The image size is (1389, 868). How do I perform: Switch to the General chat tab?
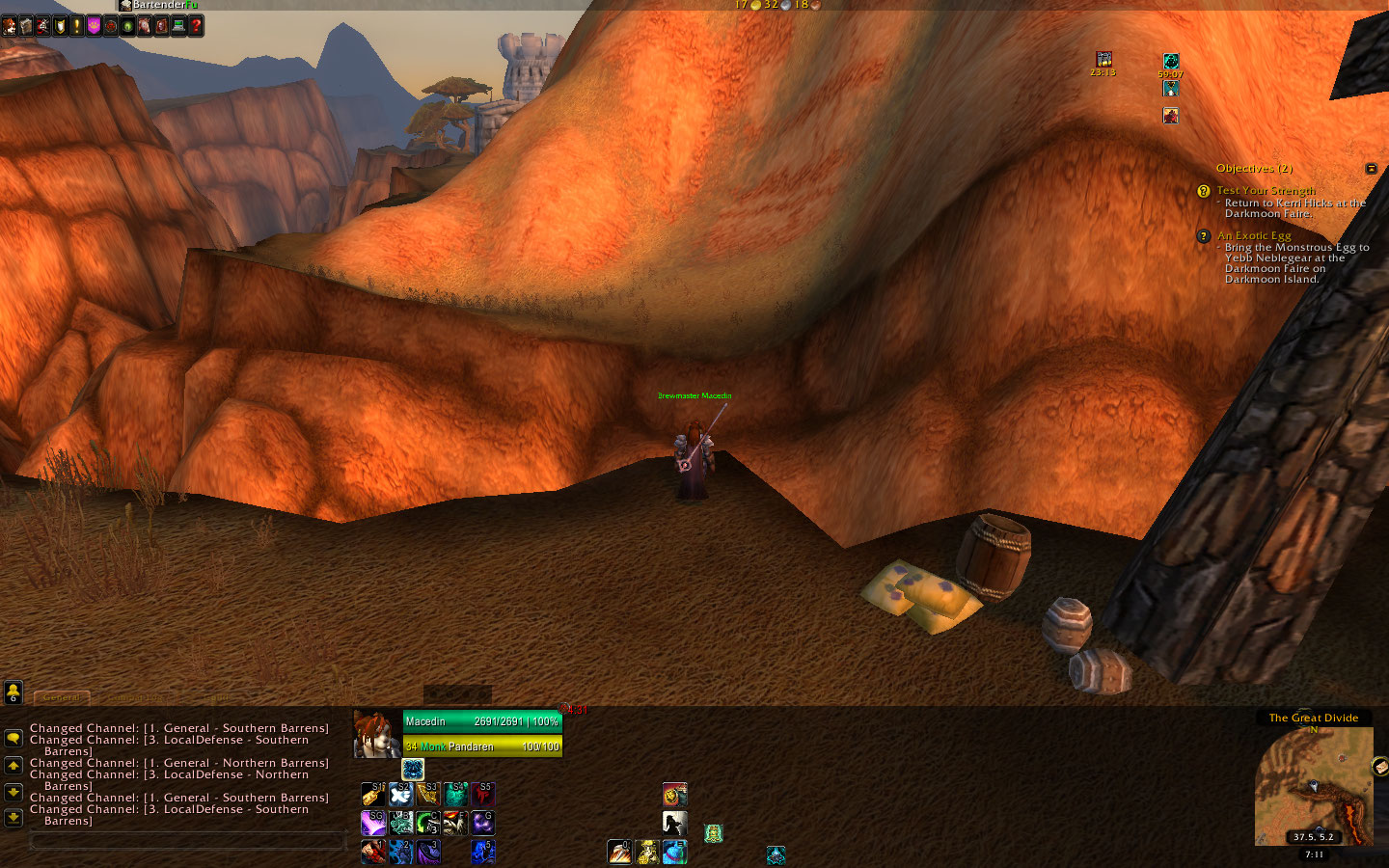pos(62,697)
